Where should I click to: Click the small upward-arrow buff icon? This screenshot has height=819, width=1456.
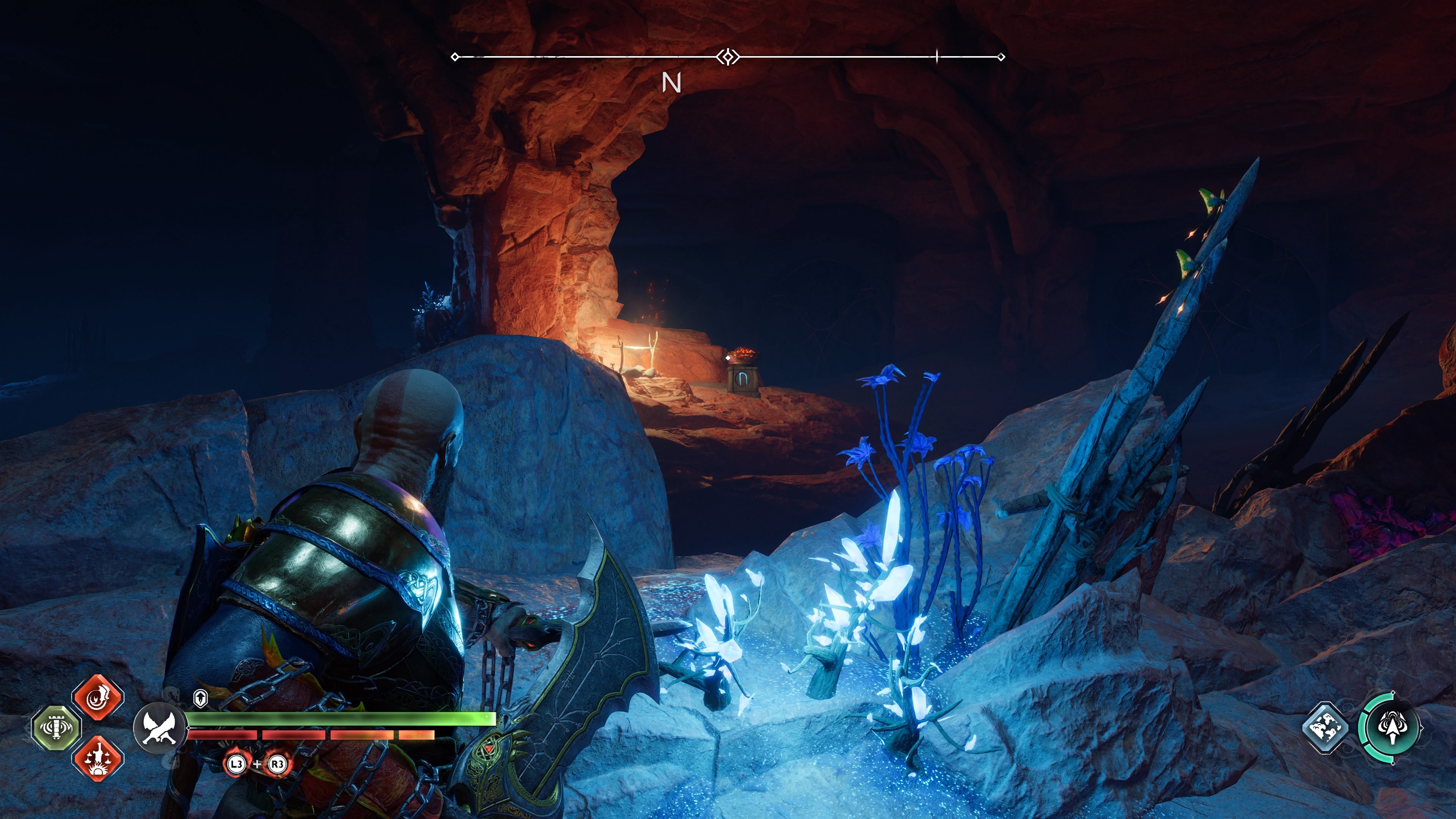pos(200,698)
